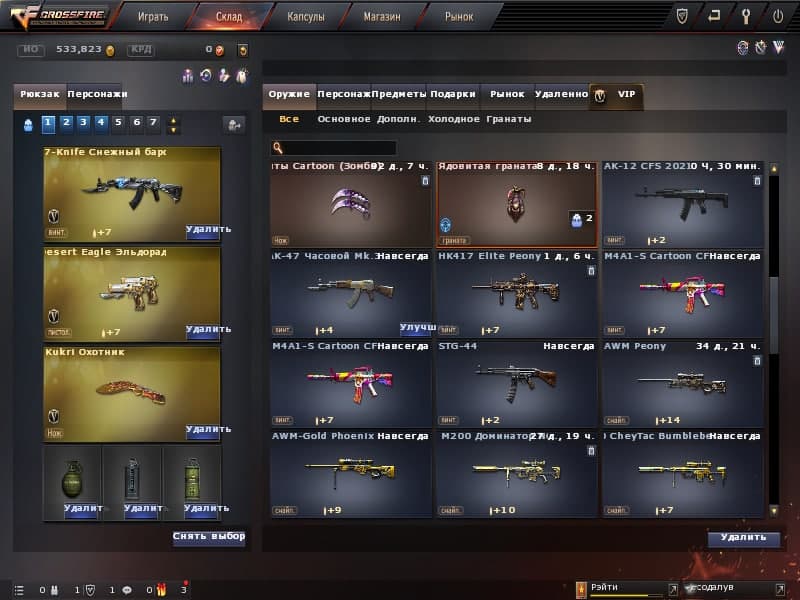Upgrade the AK-47 Часовой weapon
800x600 pixels.
click(x=416, y=328)
